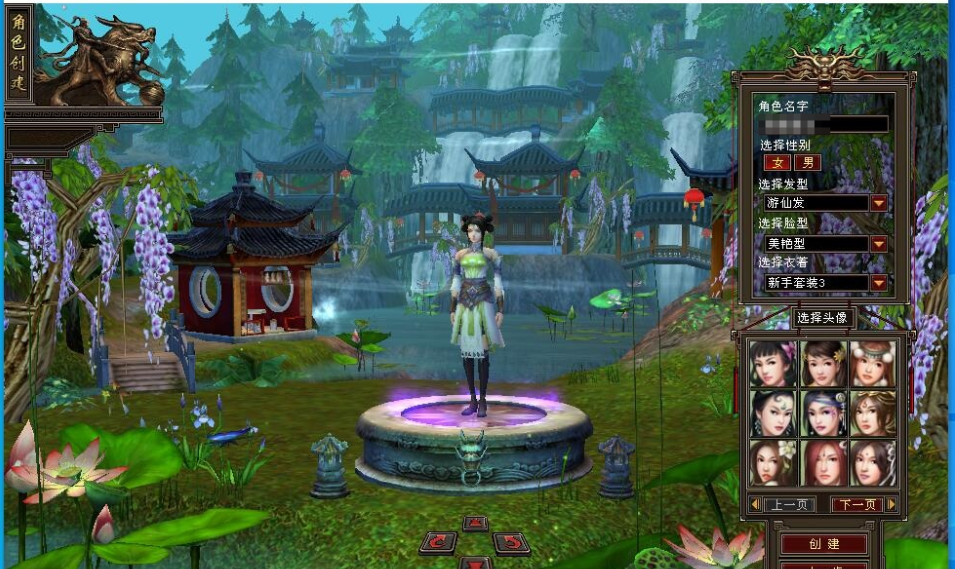955x569 pixels.
Task: Open the 新手套装3 outfit dropdown
Action: pos(879,283)
